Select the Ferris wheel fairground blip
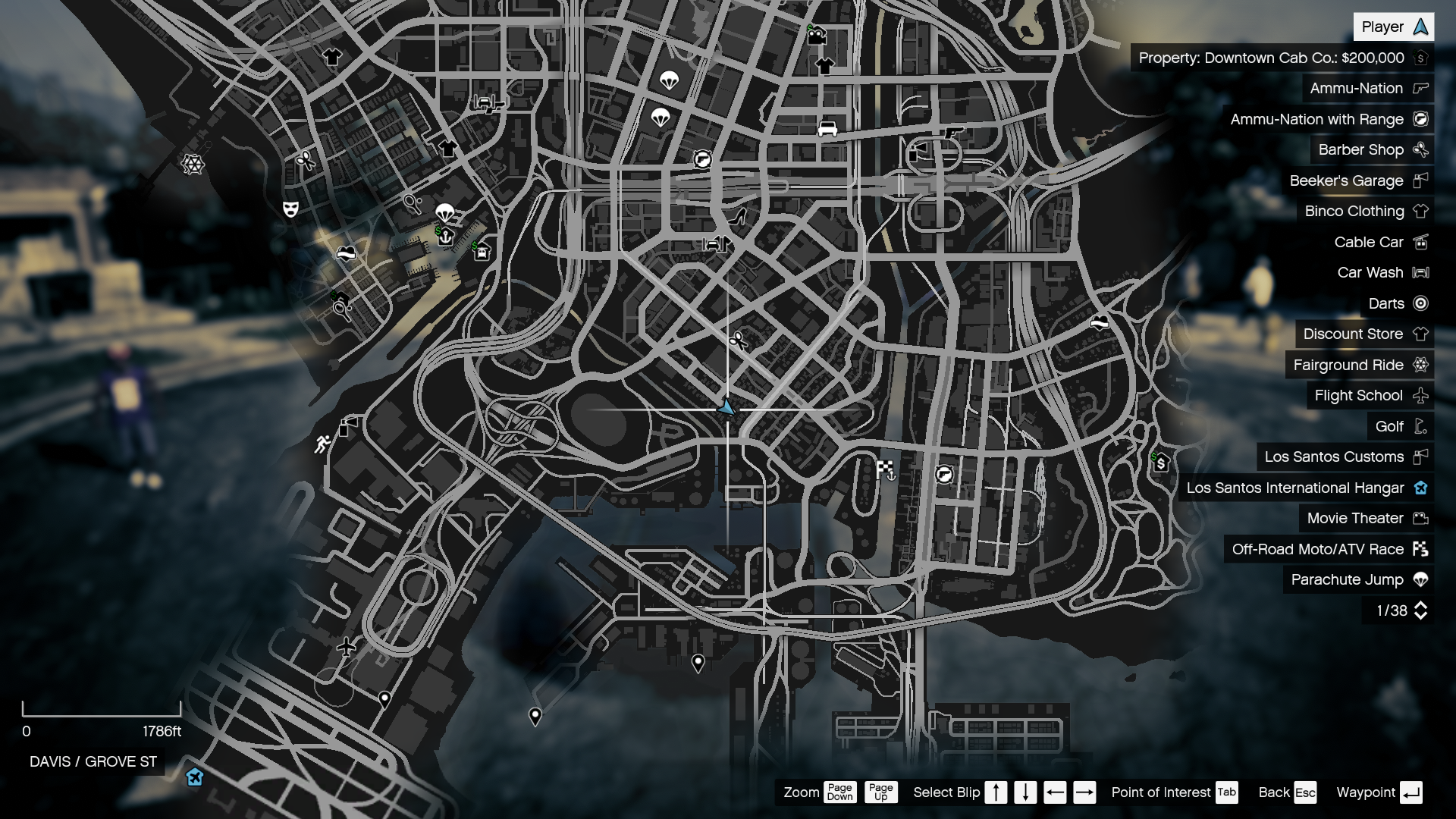 click(x=194, y=162)
